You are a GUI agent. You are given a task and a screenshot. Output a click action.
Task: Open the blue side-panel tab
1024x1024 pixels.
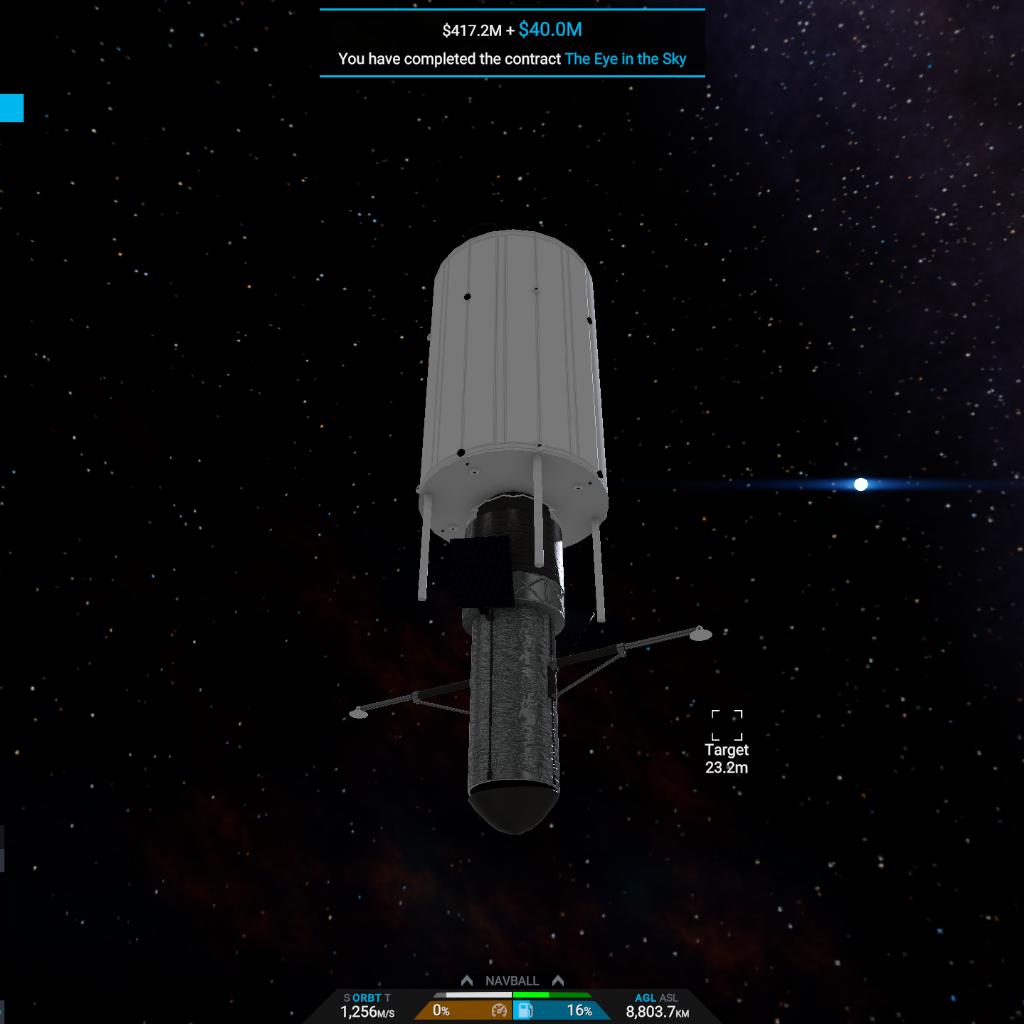click(11, 108)
